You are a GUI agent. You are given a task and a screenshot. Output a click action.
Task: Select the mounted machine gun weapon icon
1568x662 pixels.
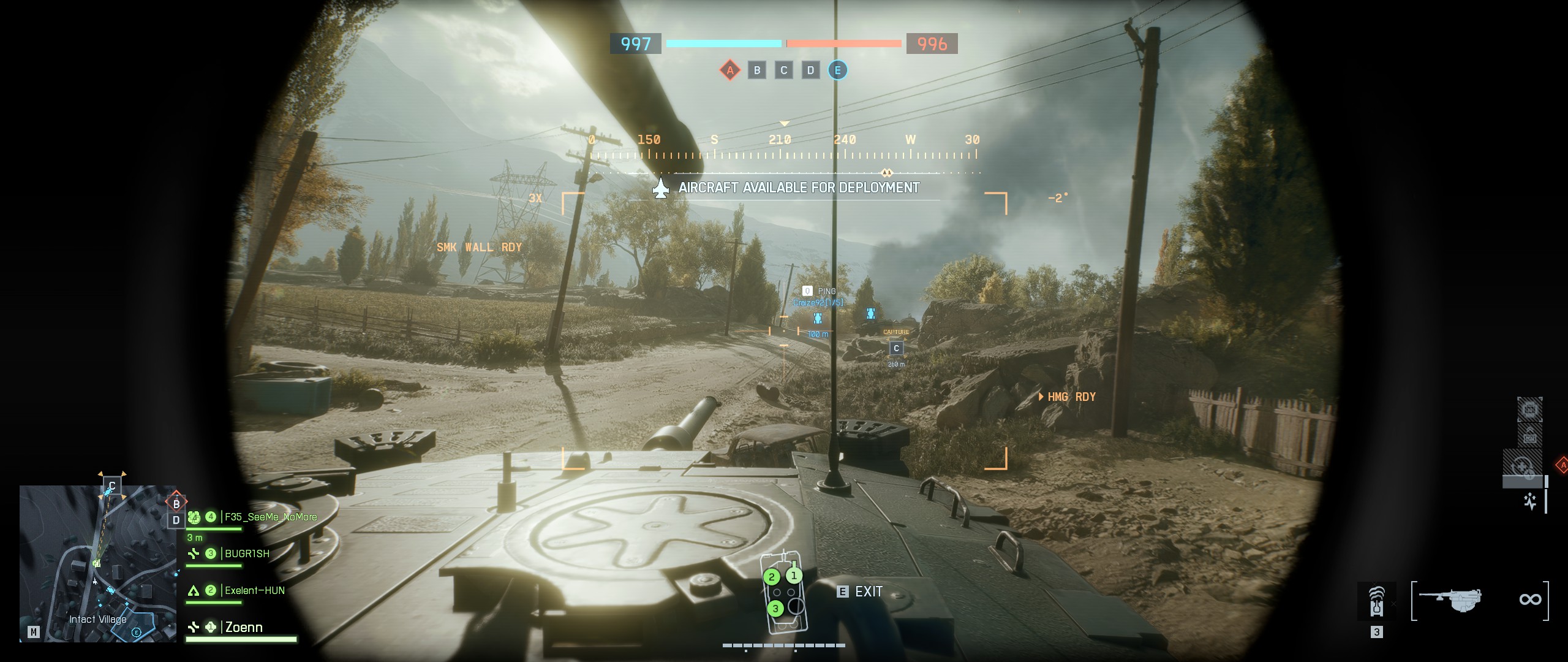(x=1450, y=600)
